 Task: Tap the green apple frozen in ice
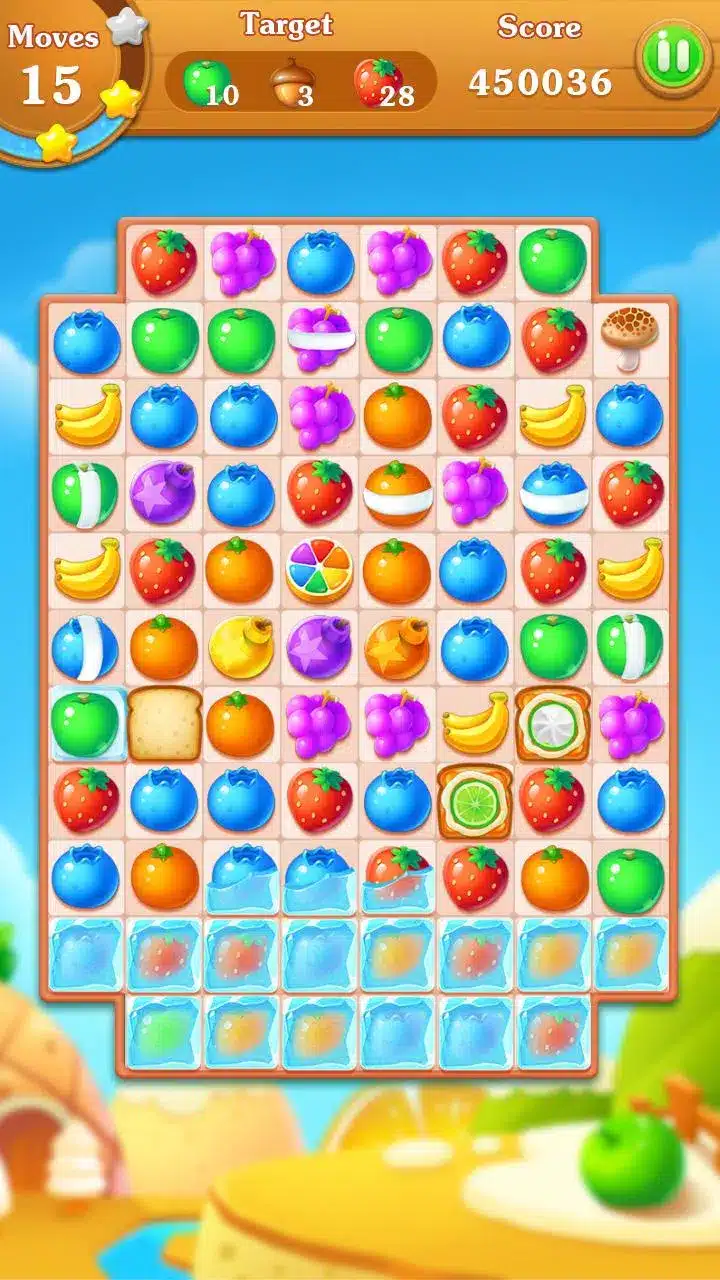tap(86, 723)
